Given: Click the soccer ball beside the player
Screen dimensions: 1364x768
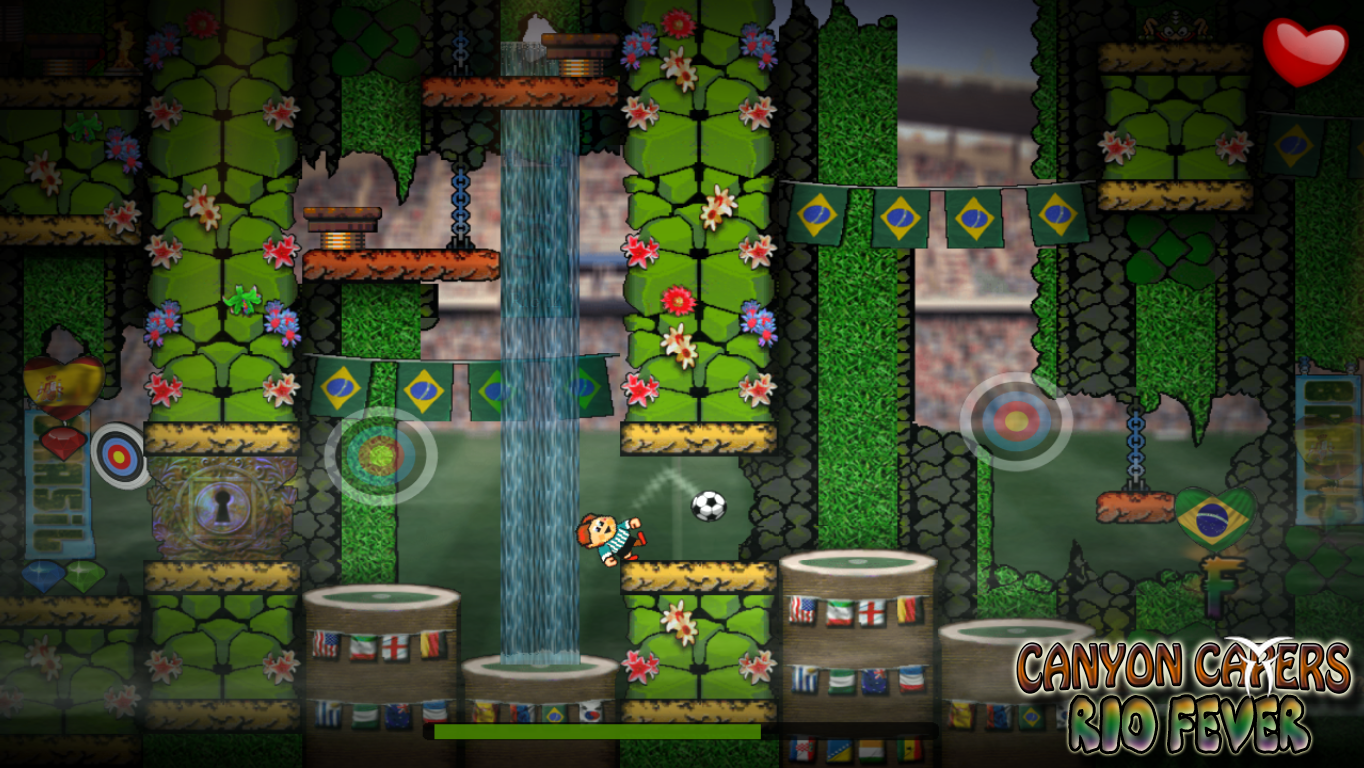Looking at the screenshot, I should 707,505.
